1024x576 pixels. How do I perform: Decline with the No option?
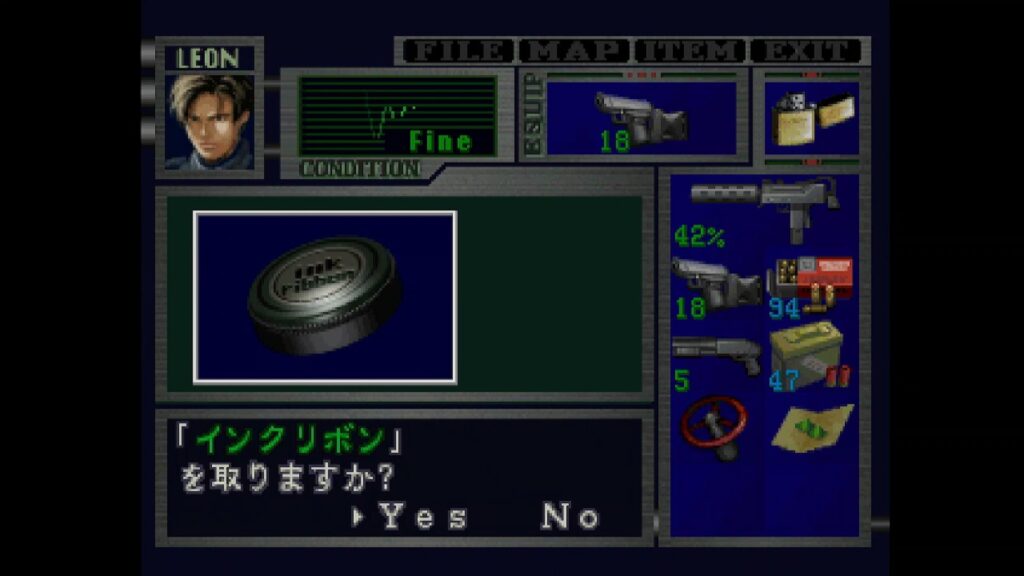(x=570, y=516)
